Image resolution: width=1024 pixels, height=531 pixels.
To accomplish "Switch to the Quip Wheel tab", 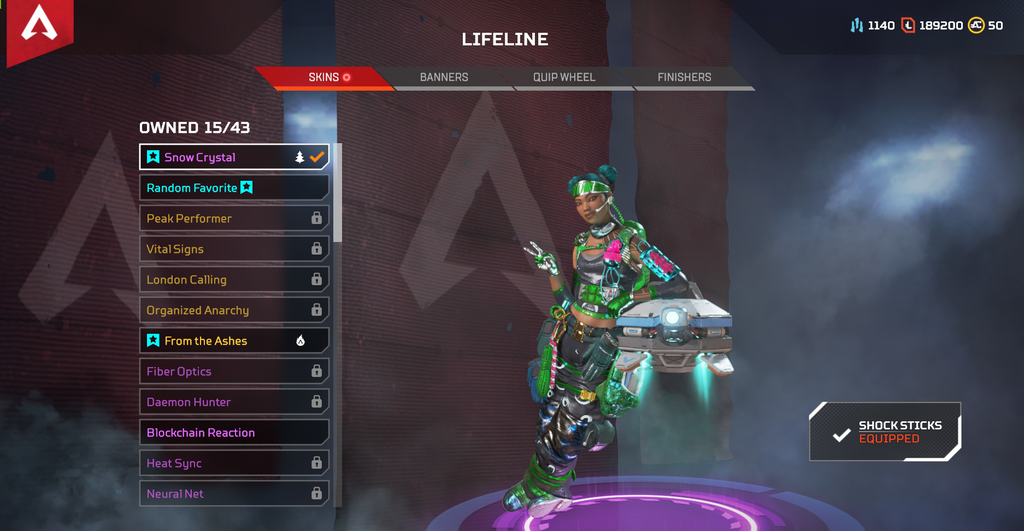I will (x=564, y=77).
